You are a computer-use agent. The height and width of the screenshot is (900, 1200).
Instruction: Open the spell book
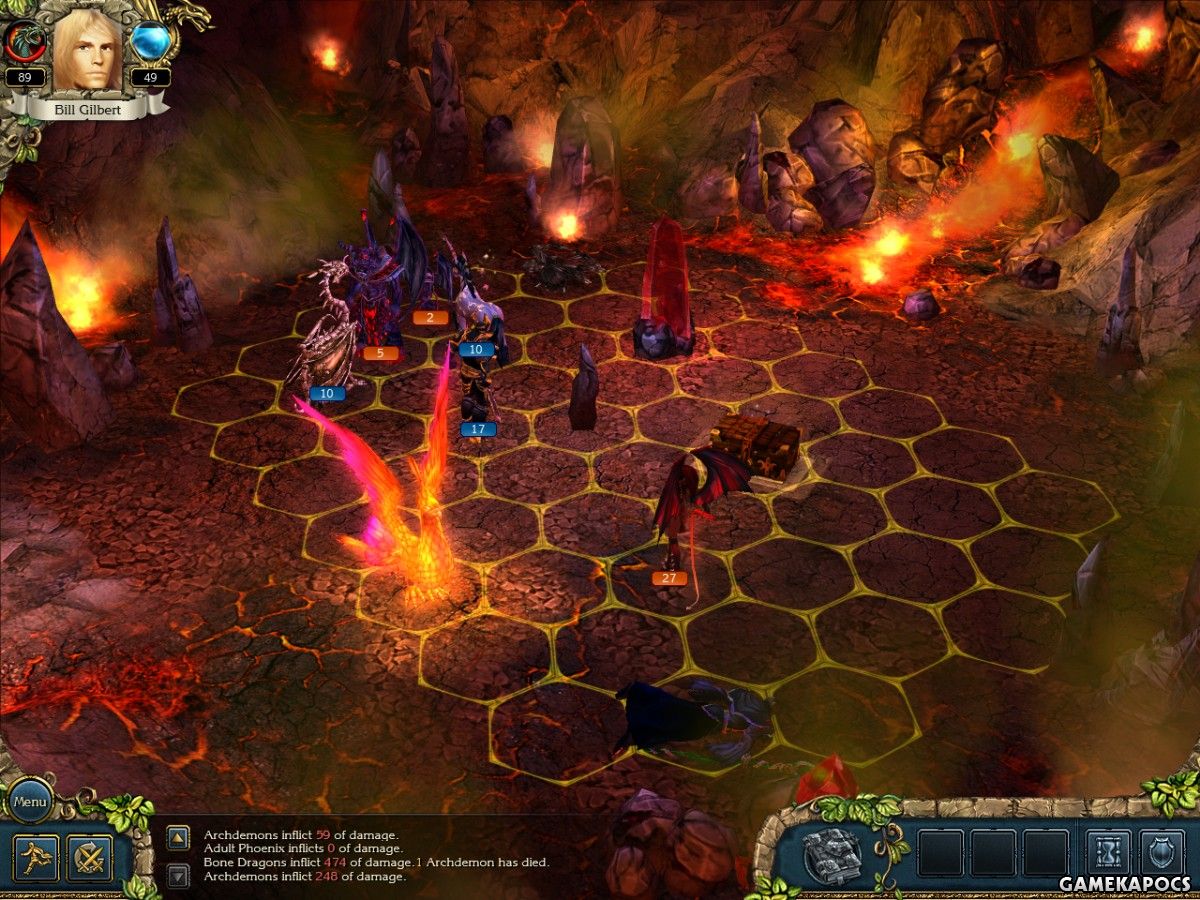click(x=832, y=856)
